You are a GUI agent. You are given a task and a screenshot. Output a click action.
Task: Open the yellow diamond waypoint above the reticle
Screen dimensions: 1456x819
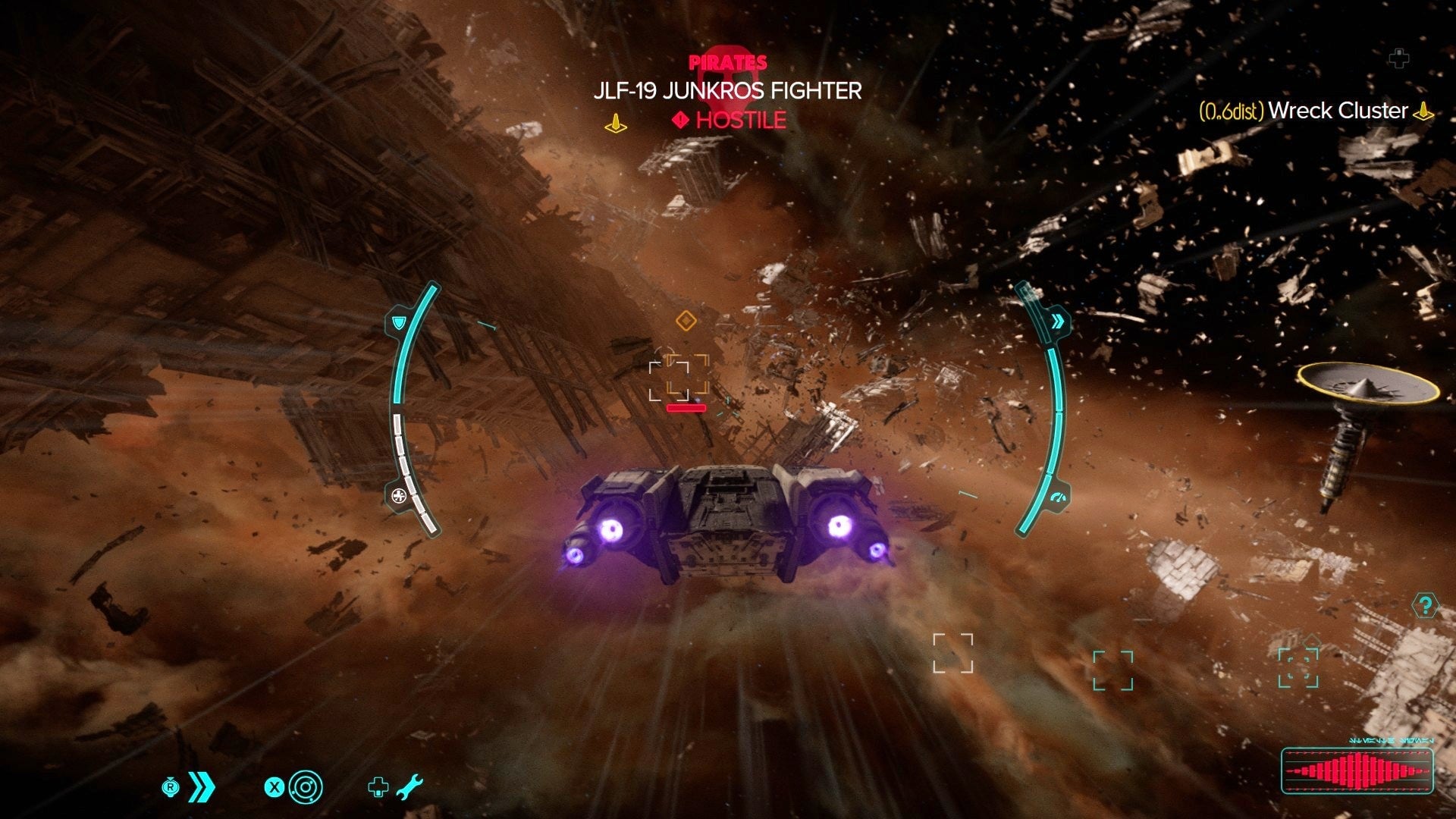tap(686, 321)
